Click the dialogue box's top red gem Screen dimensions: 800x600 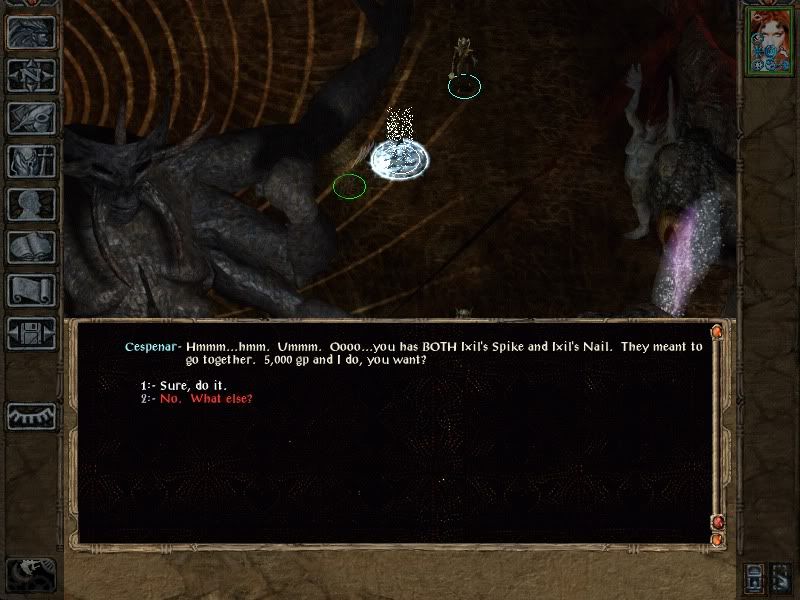tap(717, 331)
